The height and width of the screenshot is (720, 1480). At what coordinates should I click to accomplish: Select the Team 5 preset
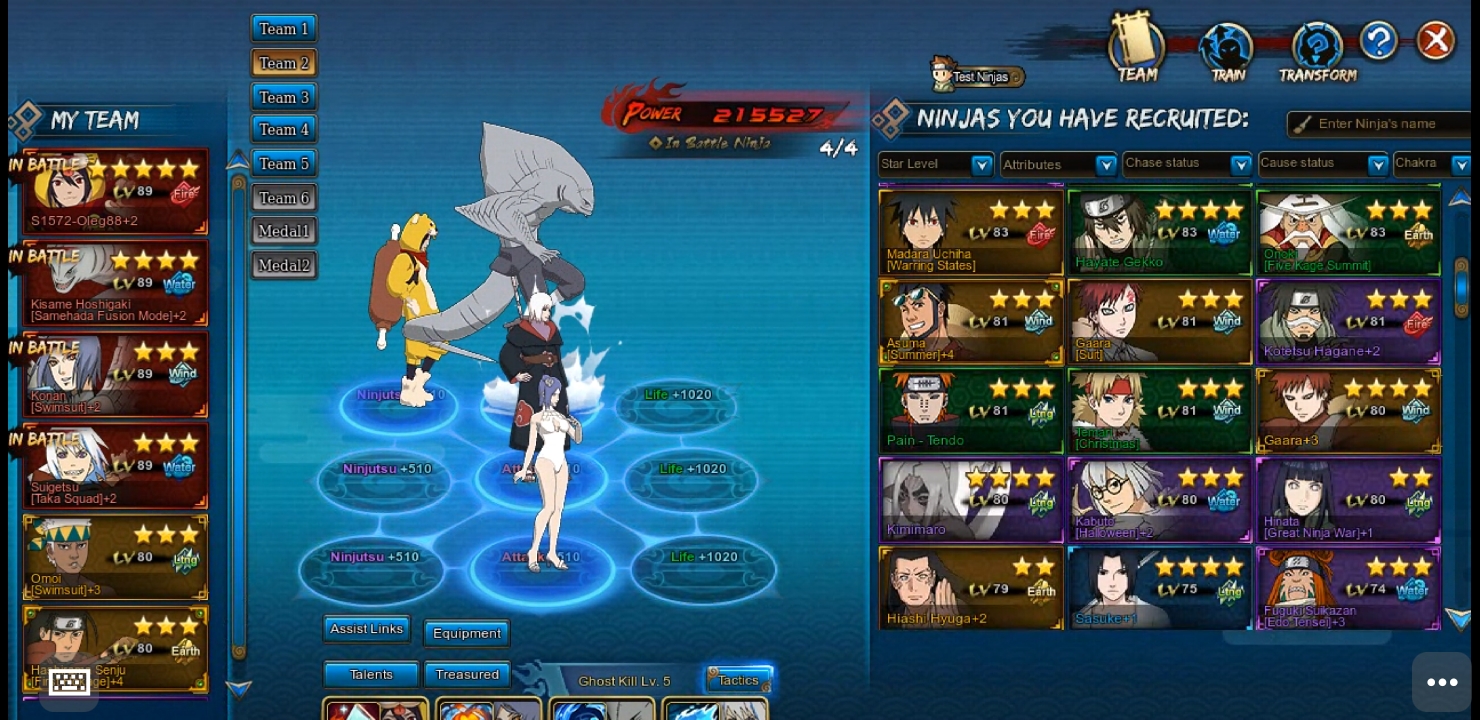pos(284,163)
